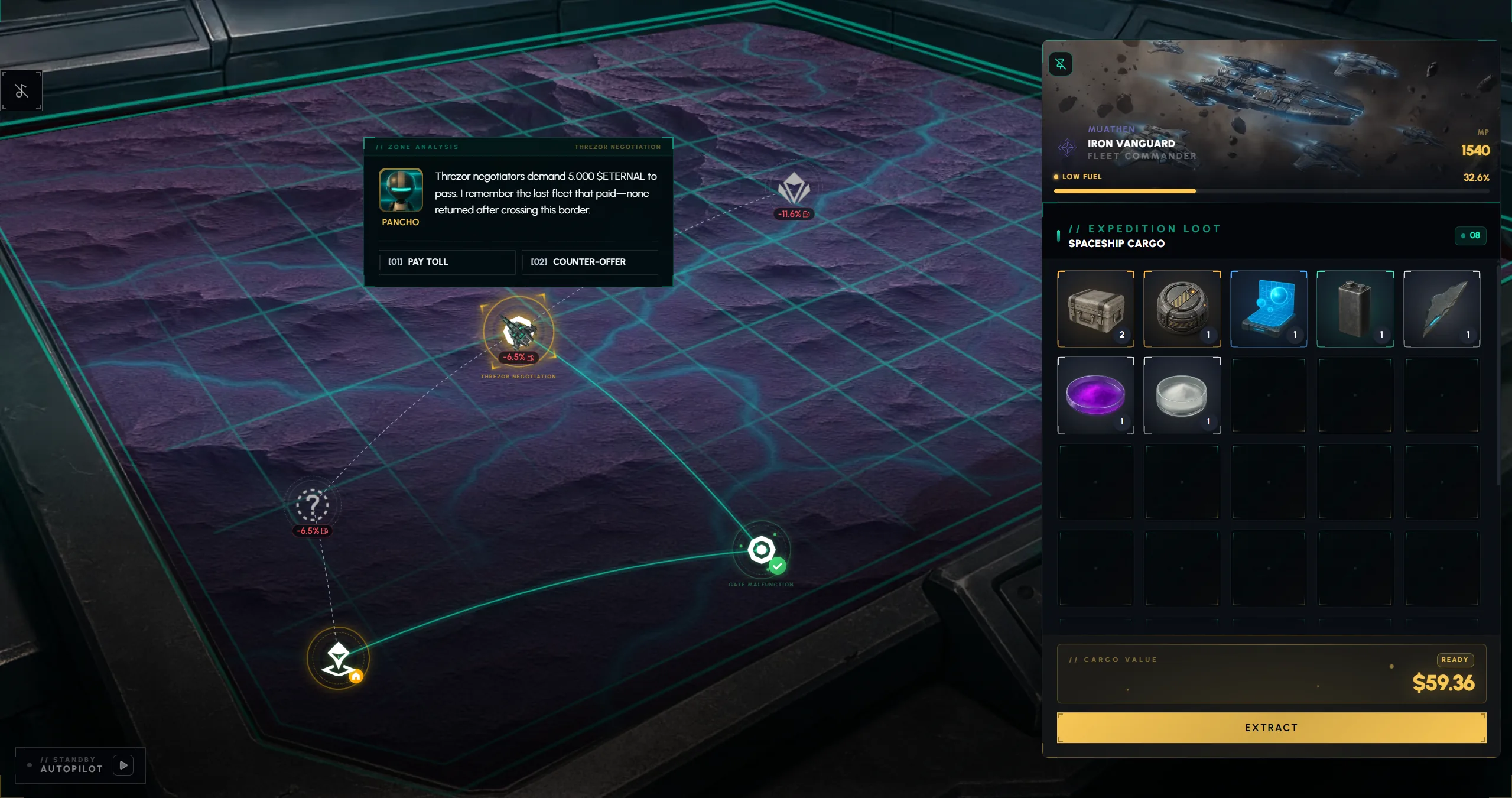Screen dimensions: 1512x798
Task: Open the blue blueprint device cargo item
Action: click(1269, 308)
